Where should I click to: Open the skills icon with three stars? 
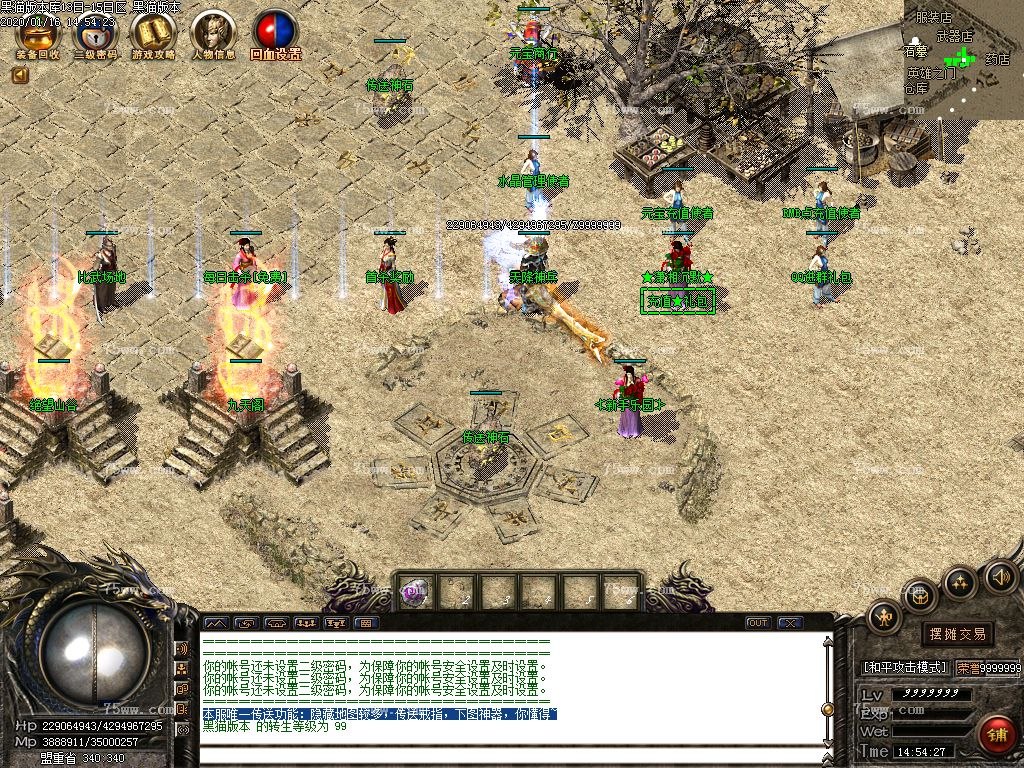(960, 582)
